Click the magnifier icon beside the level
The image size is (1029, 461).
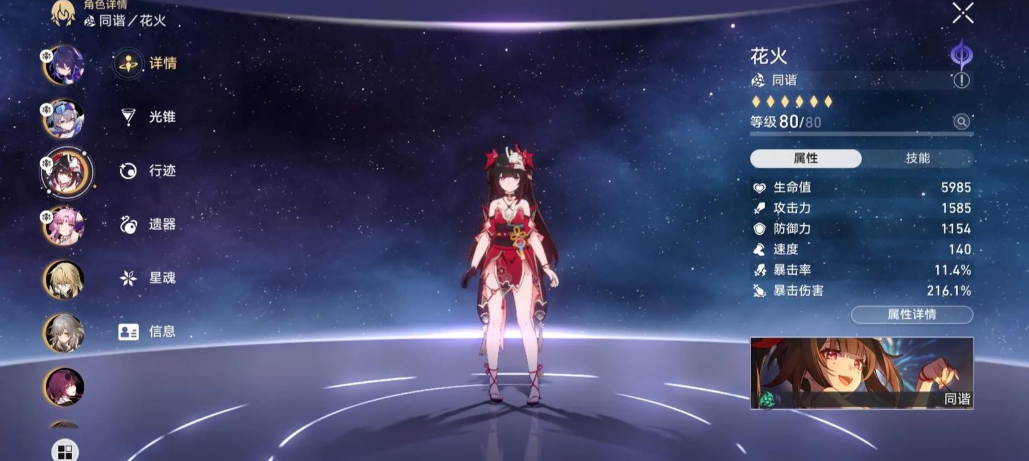tap(961, 122)
